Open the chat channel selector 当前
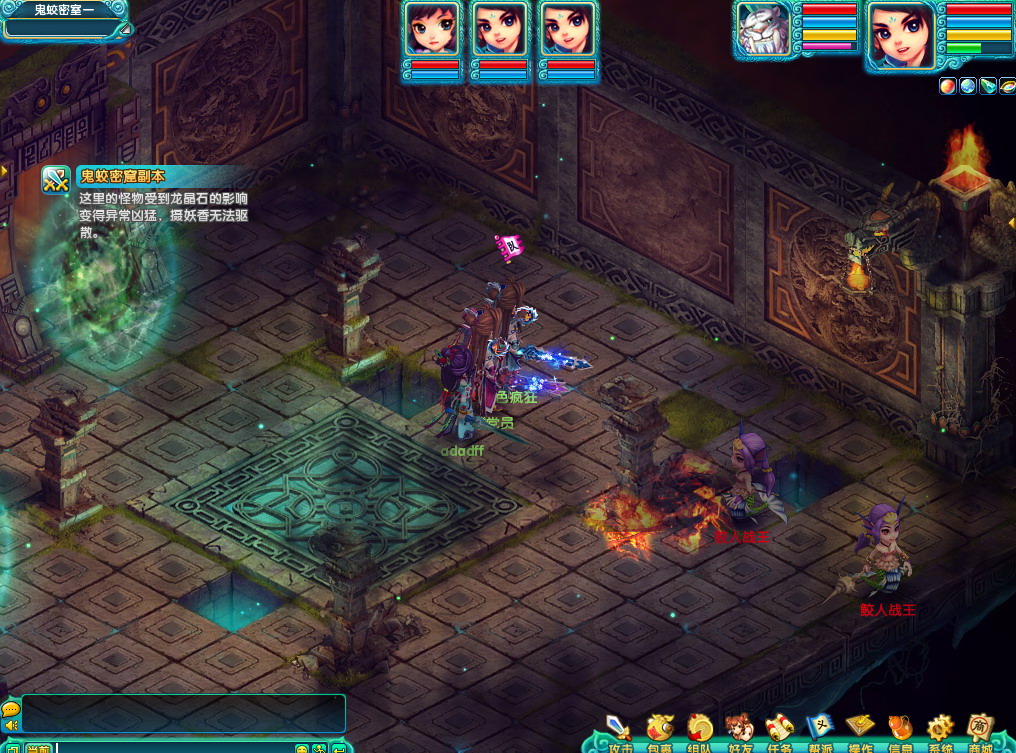 click(x=39, y=747)
